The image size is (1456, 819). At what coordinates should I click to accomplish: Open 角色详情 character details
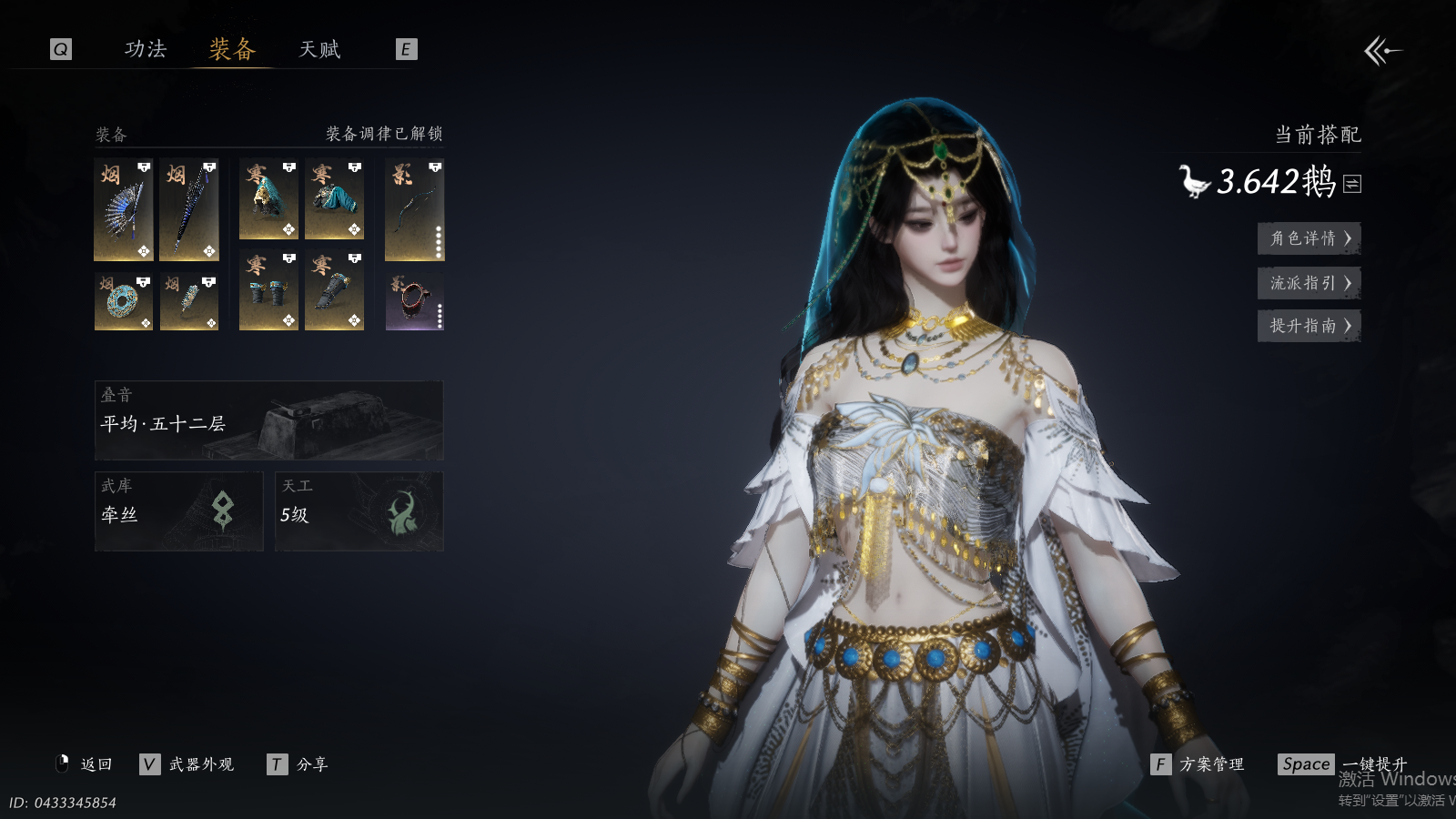(x=1309, y=238)
